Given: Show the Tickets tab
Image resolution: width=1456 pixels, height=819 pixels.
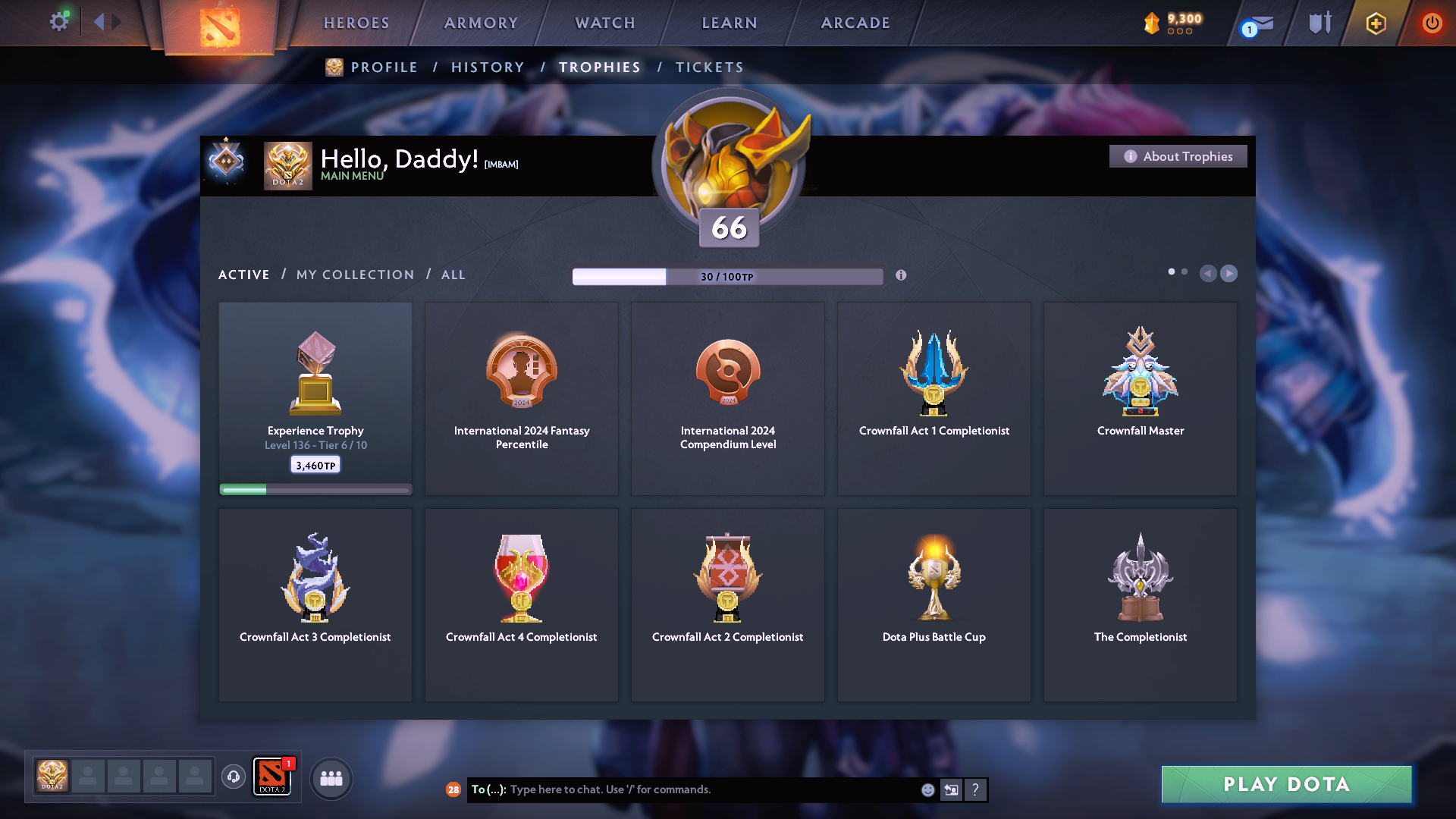Looking at the screenshot, I should click(x=709, y=67).
